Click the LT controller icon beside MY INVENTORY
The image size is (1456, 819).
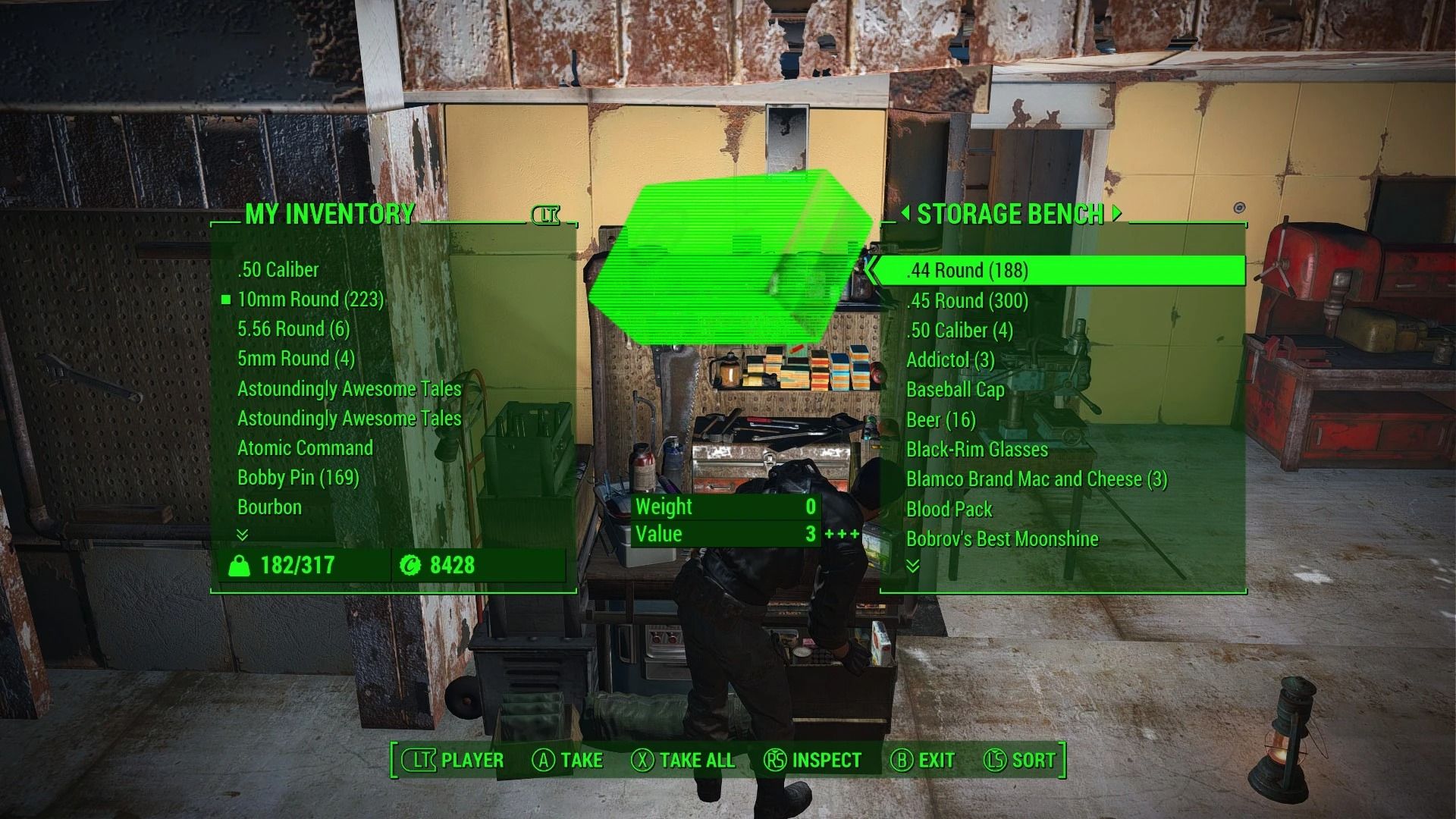coord(548,216)
